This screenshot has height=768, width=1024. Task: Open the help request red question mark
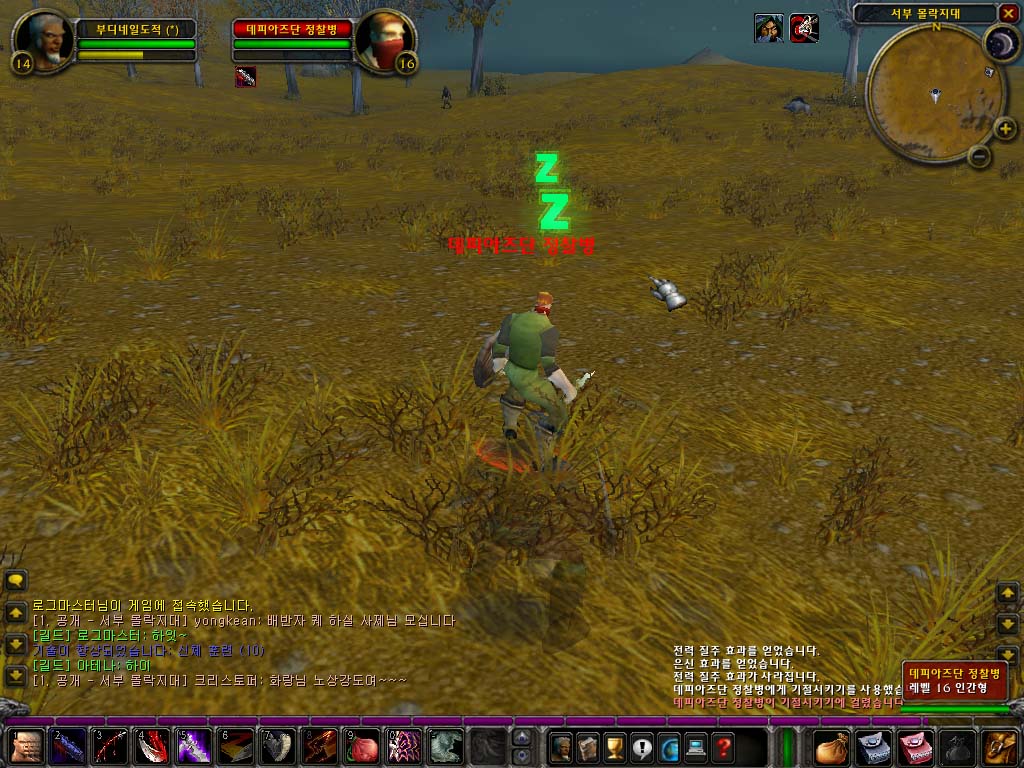pyautogui.click(x=723, y=746)
